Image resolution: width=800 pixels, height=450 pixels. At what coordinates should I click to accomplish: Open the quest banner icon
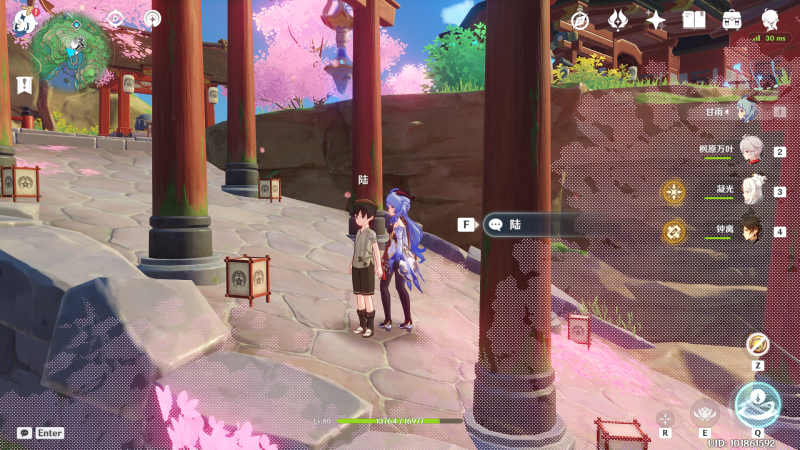tap(23, 84)
